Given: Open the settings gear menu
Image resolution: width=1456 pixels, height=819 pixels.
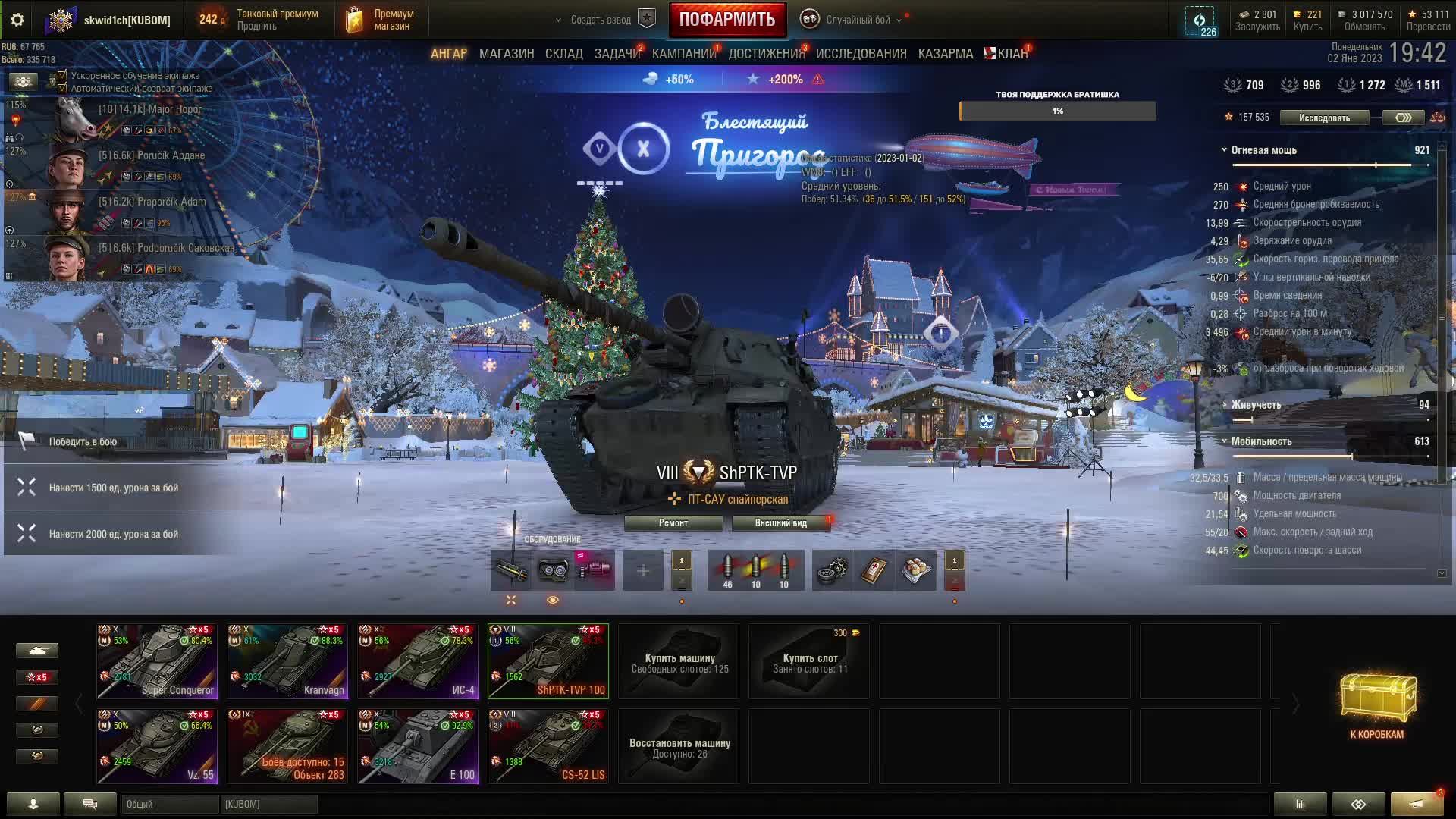Looking at the screenshot, I should (17, 20).
